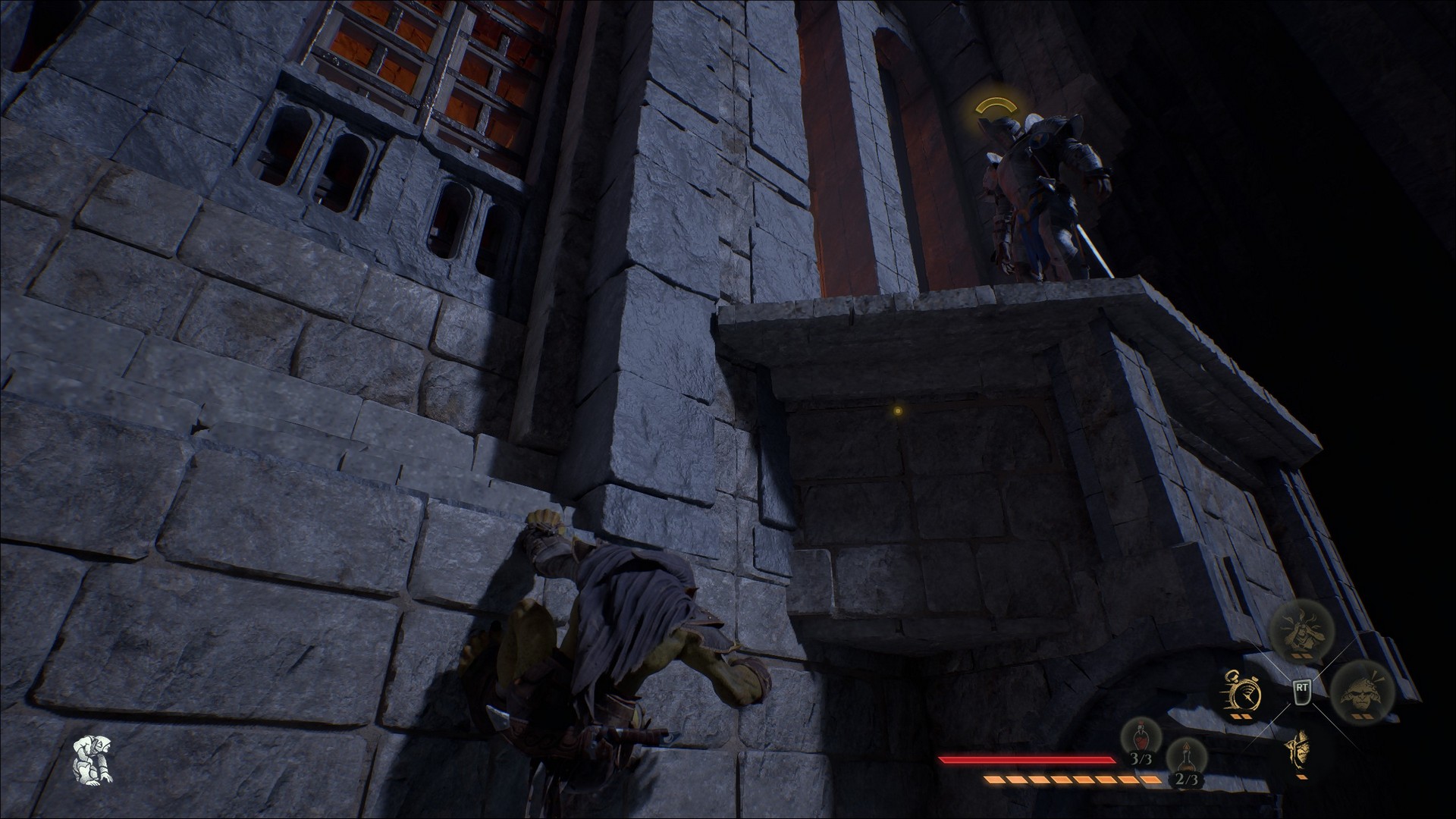Click the 3/3 potion counter label
This screenshot has width=1456, height=819.
coord(1142,758)
